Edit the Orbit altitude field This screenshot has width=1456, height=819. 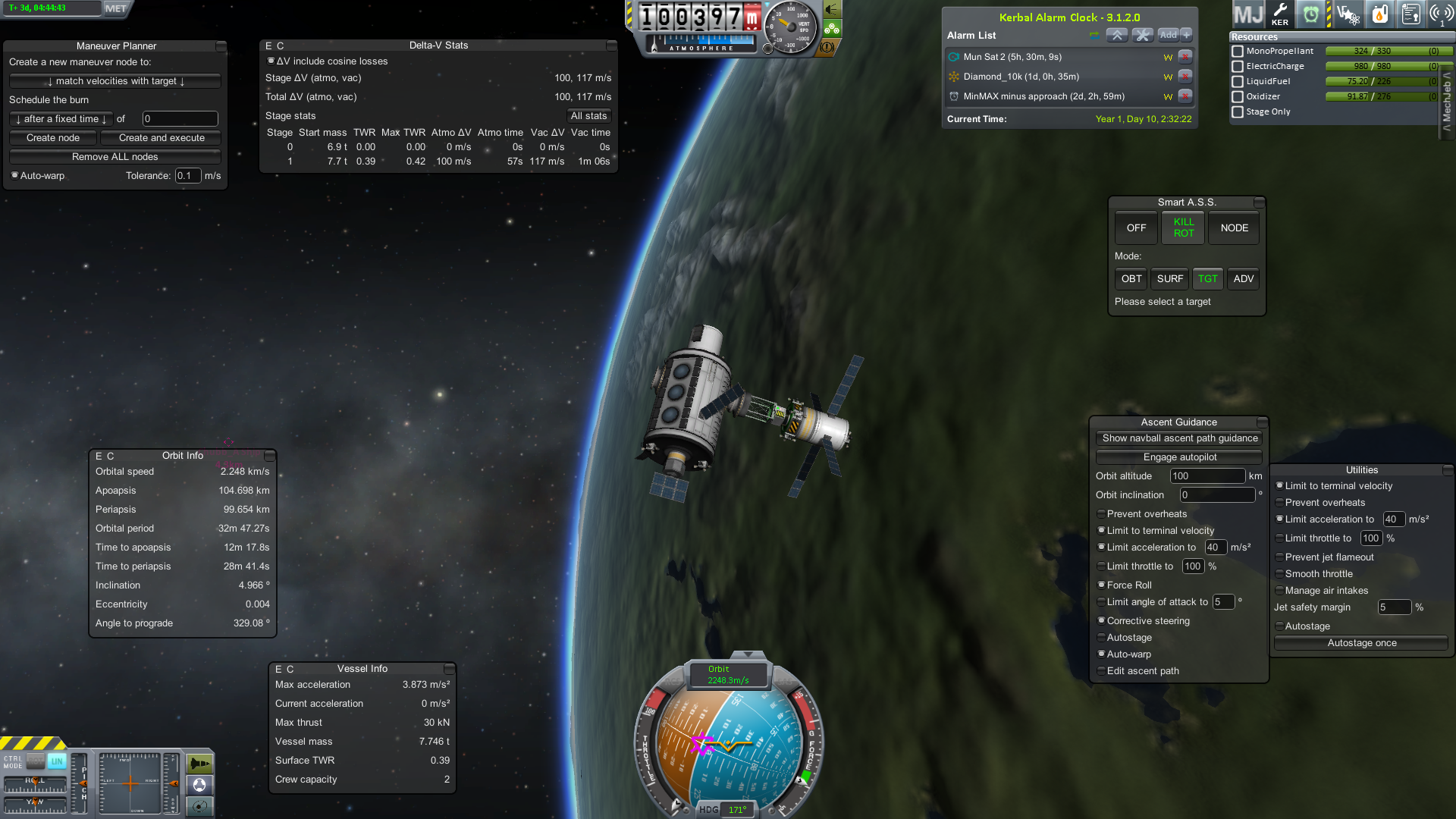pos(1207,476)
